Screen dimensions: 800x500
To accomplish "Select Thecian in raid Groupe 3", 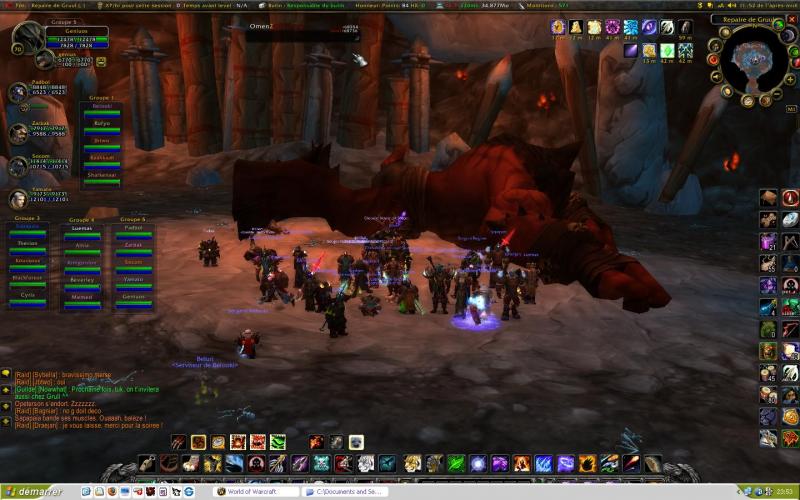I will [x=28, y=245].
